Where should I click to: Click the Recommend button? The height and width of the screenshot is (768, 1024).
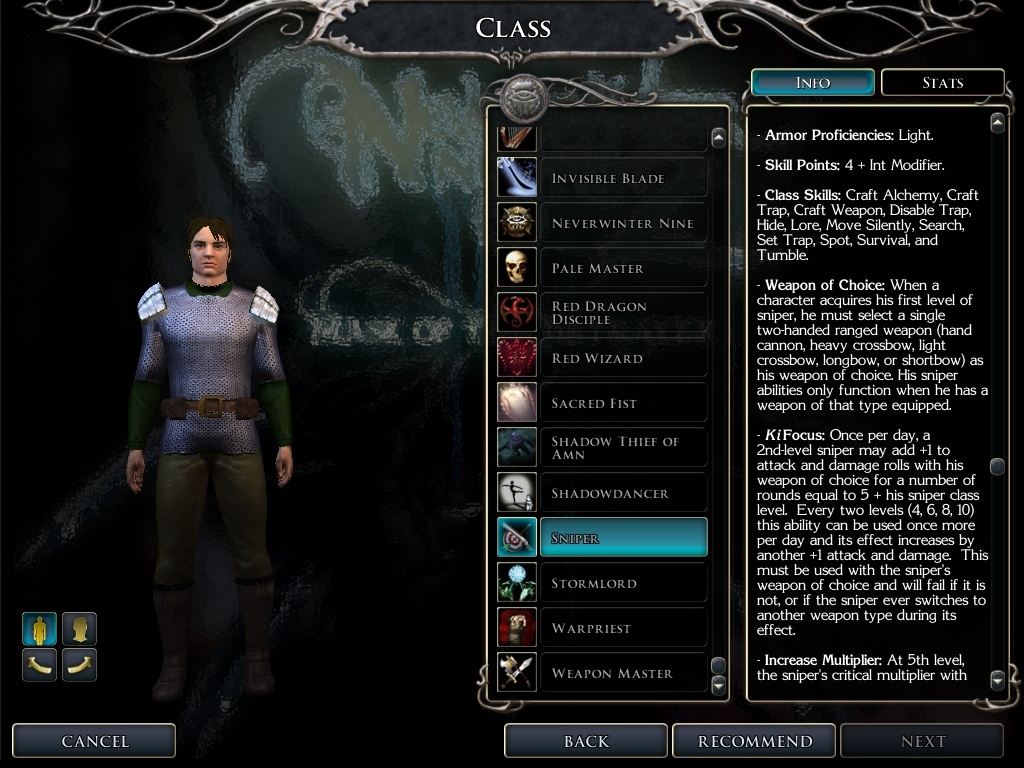click(x=755, y=741)
